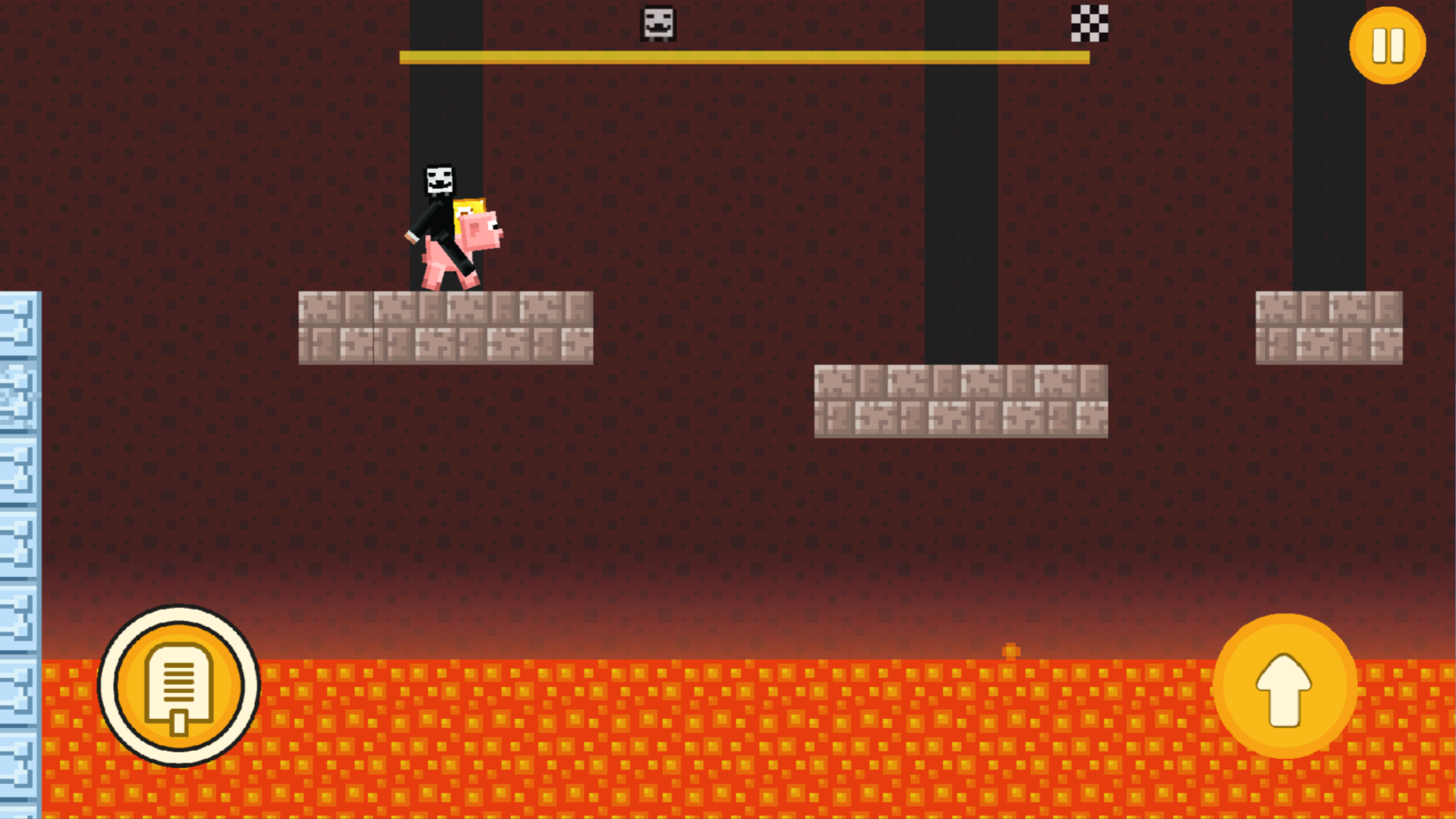The width and height of the screenshot is (1456, 819).
Task: Click the pause icon's left bar
Action: [1380, 45]
